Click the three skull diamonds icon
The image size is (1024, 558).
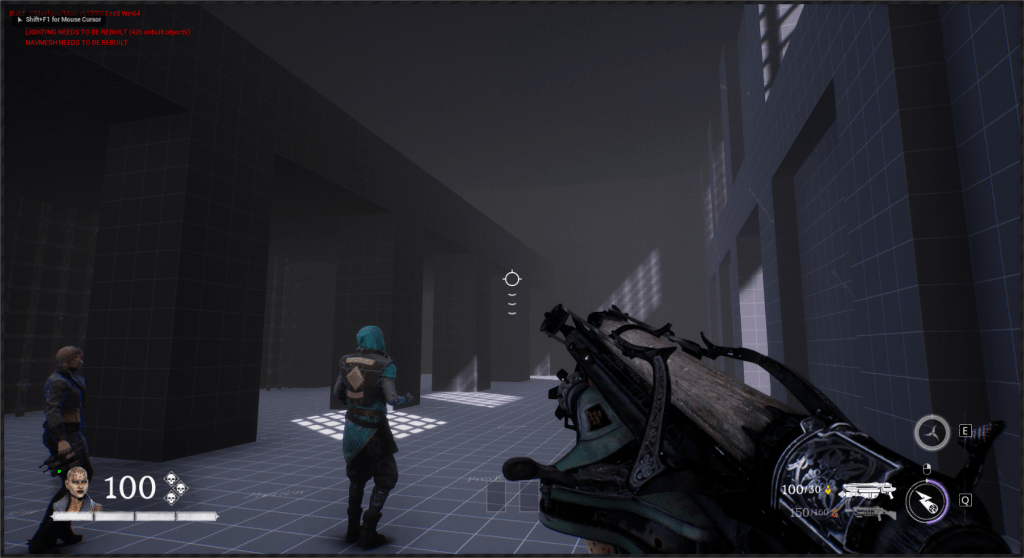point(176,487)
